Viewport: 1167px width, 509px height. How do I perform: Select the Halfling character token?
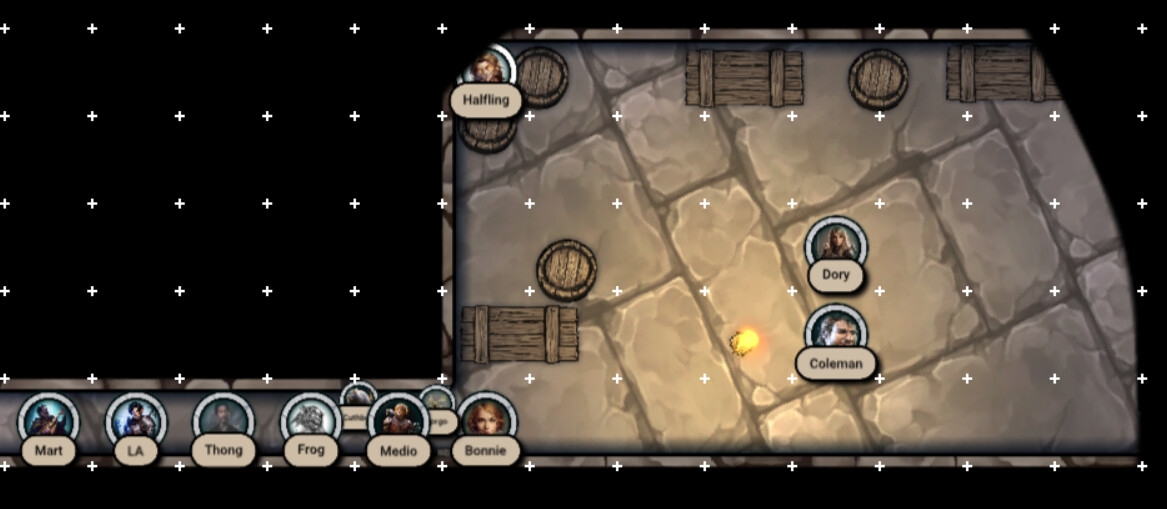click(488, 72)
